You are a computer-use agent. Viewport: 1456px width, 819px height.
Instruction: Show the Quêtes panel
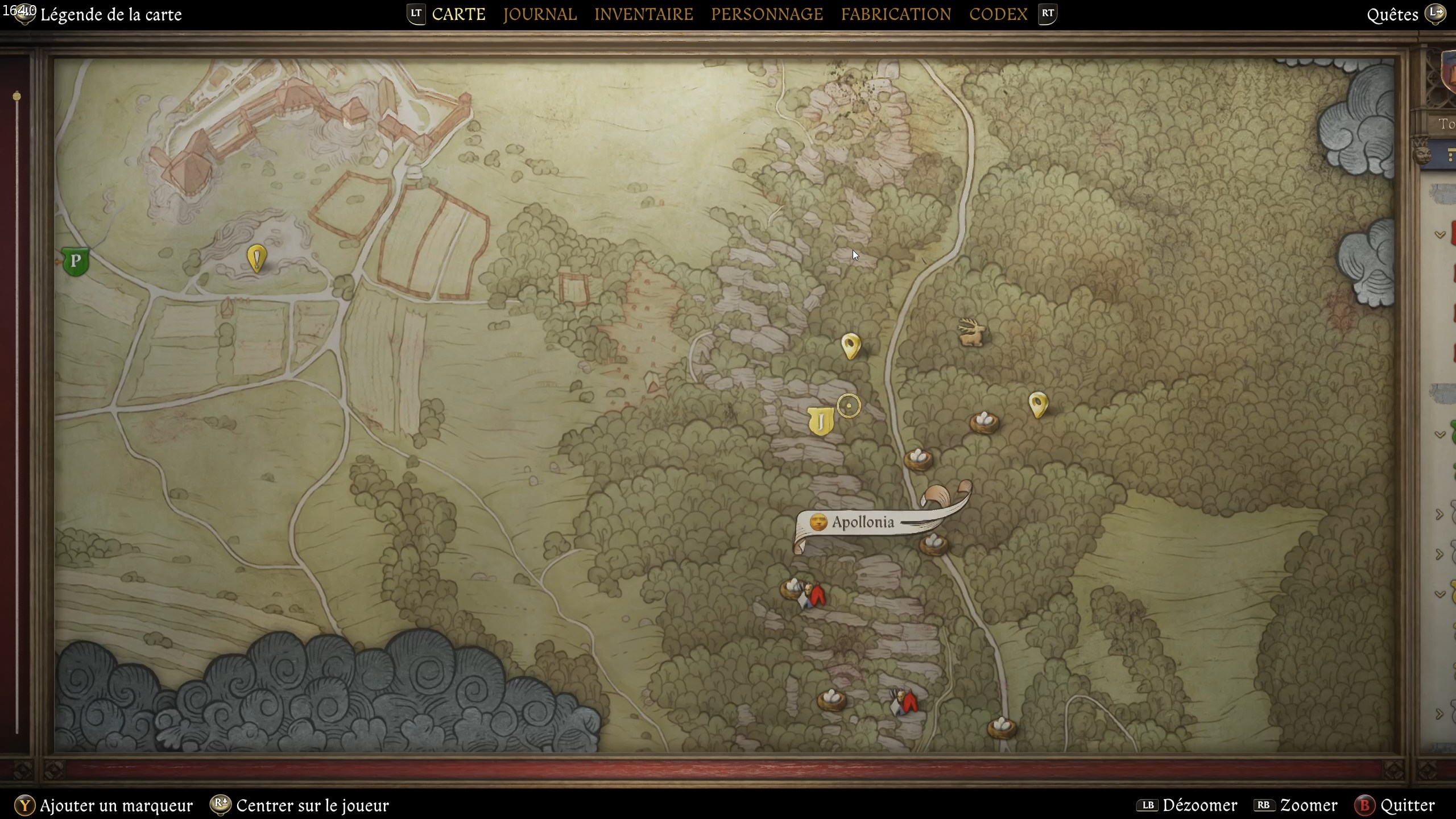[1392, 15]
